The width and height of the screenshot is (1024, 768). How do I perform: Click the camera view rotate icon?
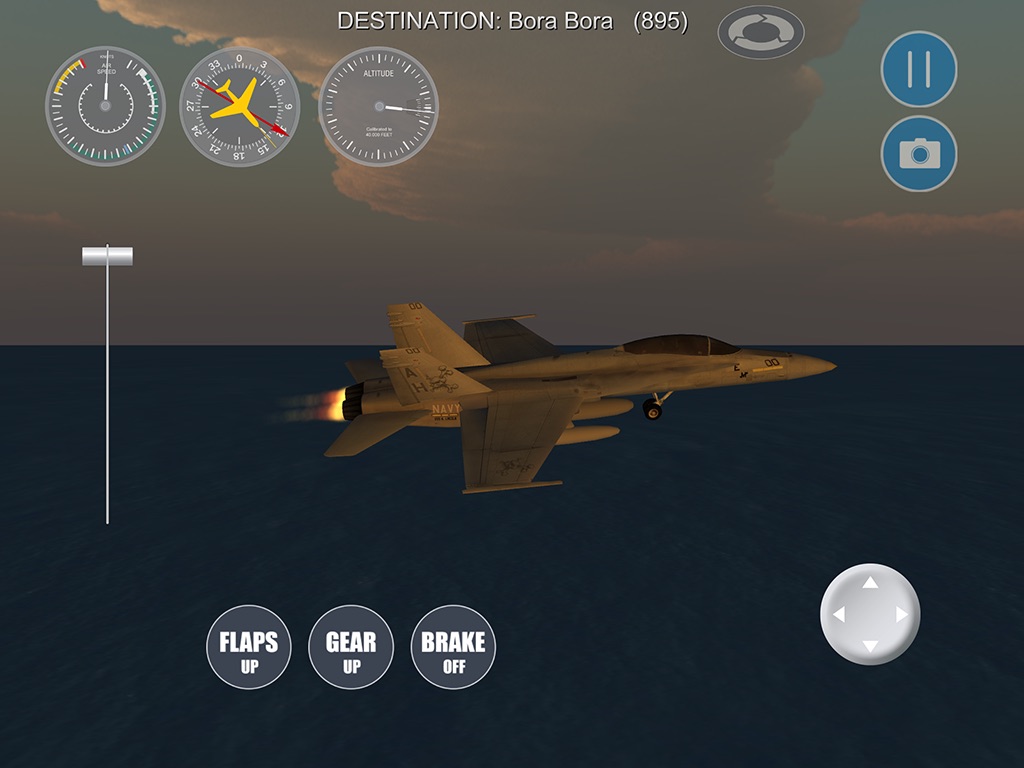click(760, 32)
